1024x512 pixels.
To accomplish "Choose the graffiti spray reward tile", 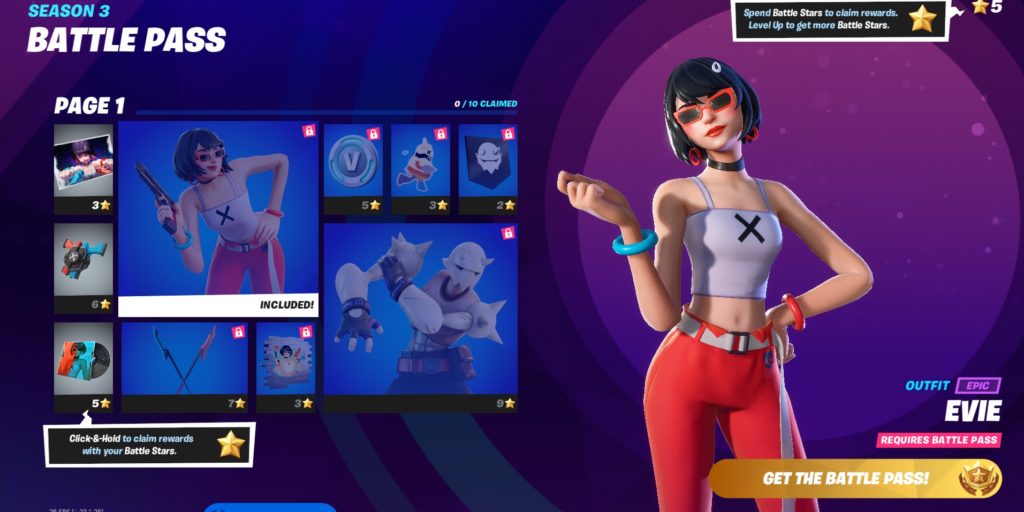I will pos(285,366).
